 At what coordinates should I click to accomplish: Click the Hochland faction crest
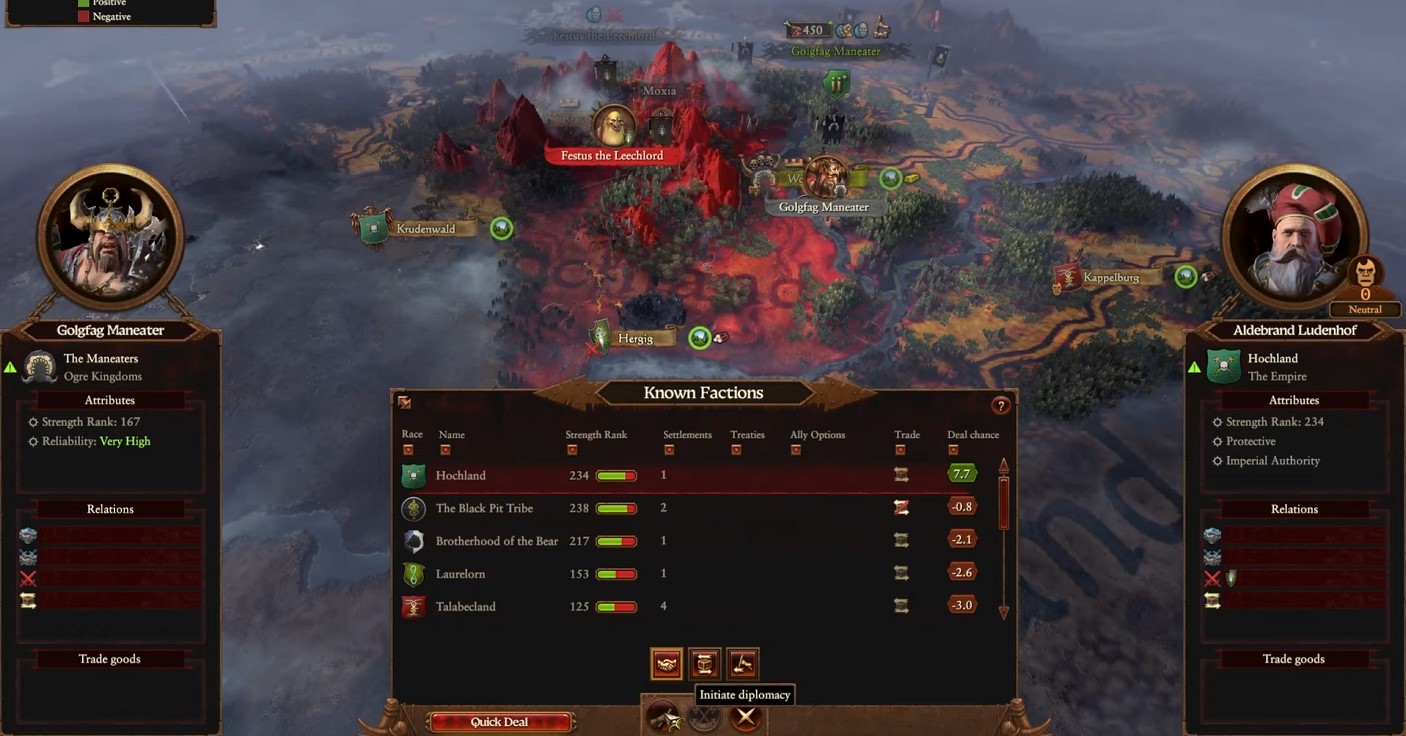point(413,475)
